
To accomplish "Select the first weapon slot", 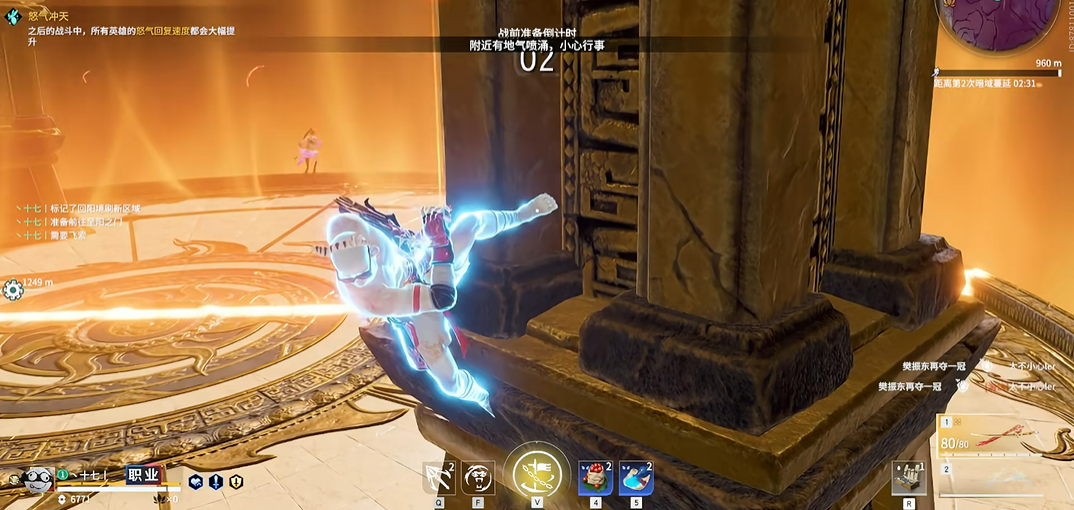I will [x=1003, y=434].
